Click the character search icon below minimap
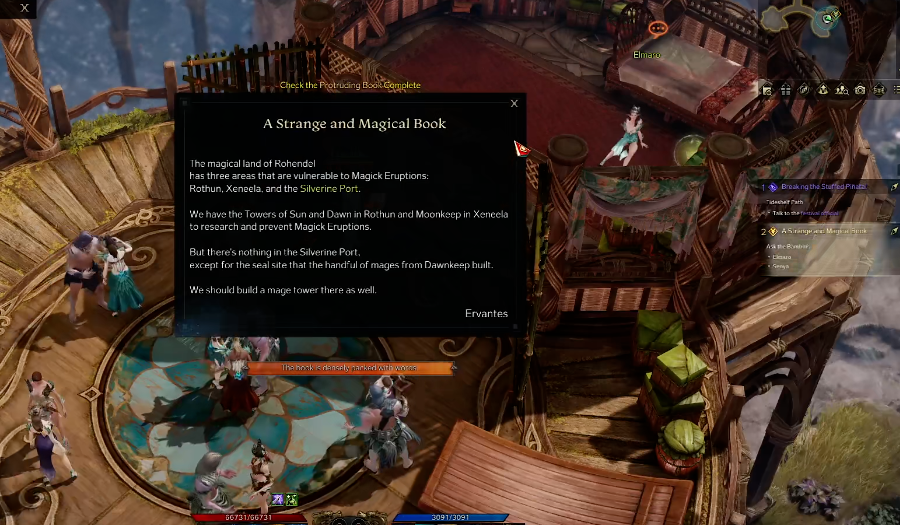 pyautogui.click(x=841, y=90)
